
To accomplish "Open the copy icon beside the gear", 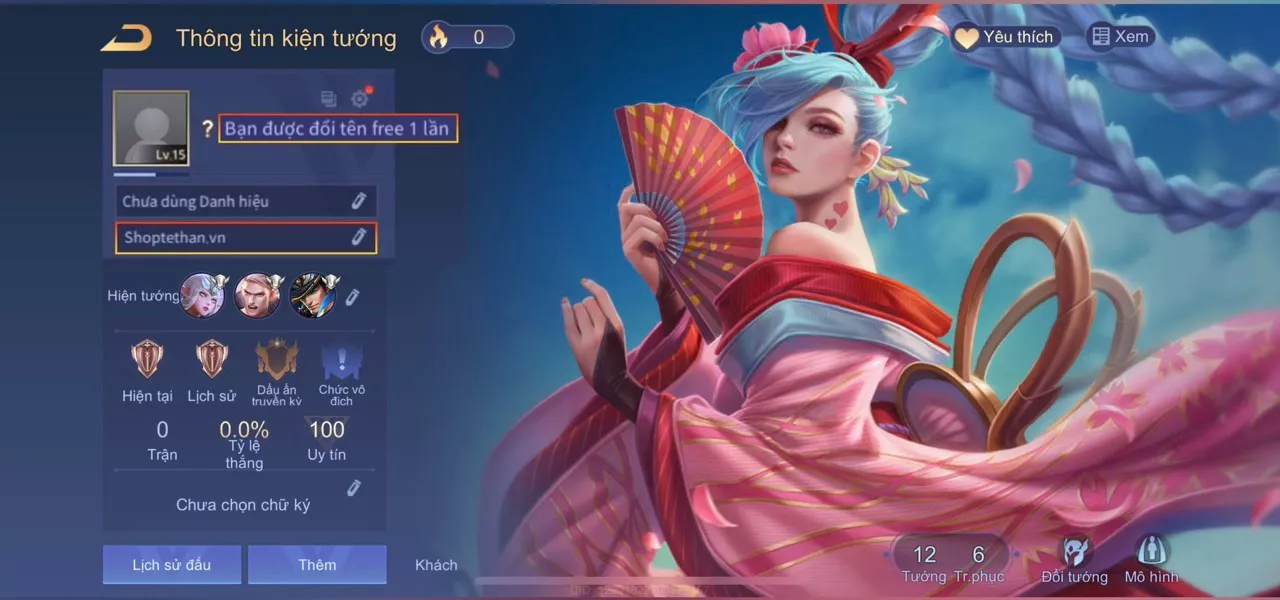I will point(328,99).
